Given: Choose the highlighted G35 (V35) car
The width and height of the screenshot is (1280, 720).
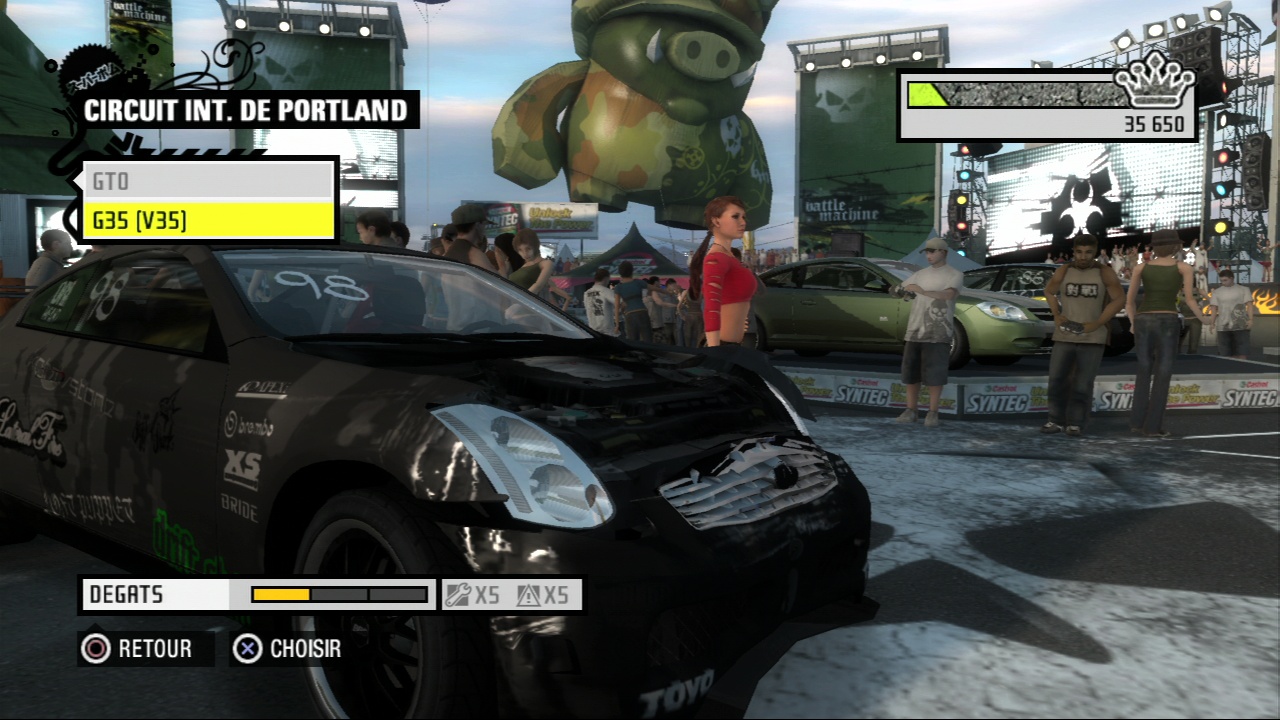Looking at the screenshot, I should pos(207,220).
